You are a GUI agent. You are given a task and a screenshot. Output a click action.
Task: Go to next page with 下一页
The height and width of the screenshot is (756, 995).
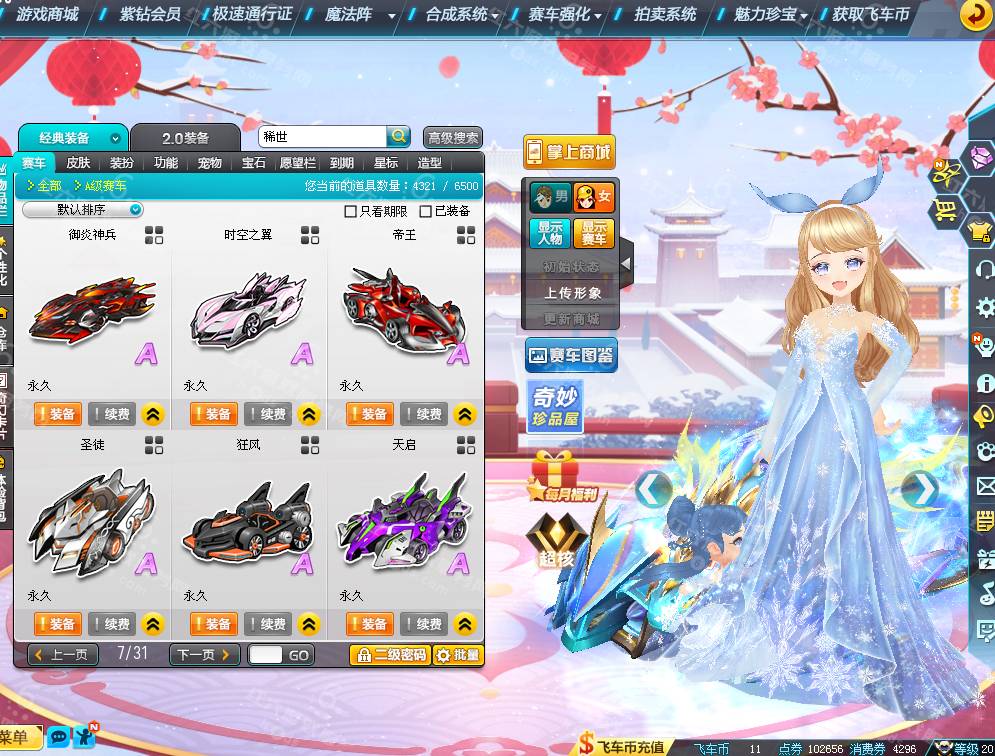(204, 655)
